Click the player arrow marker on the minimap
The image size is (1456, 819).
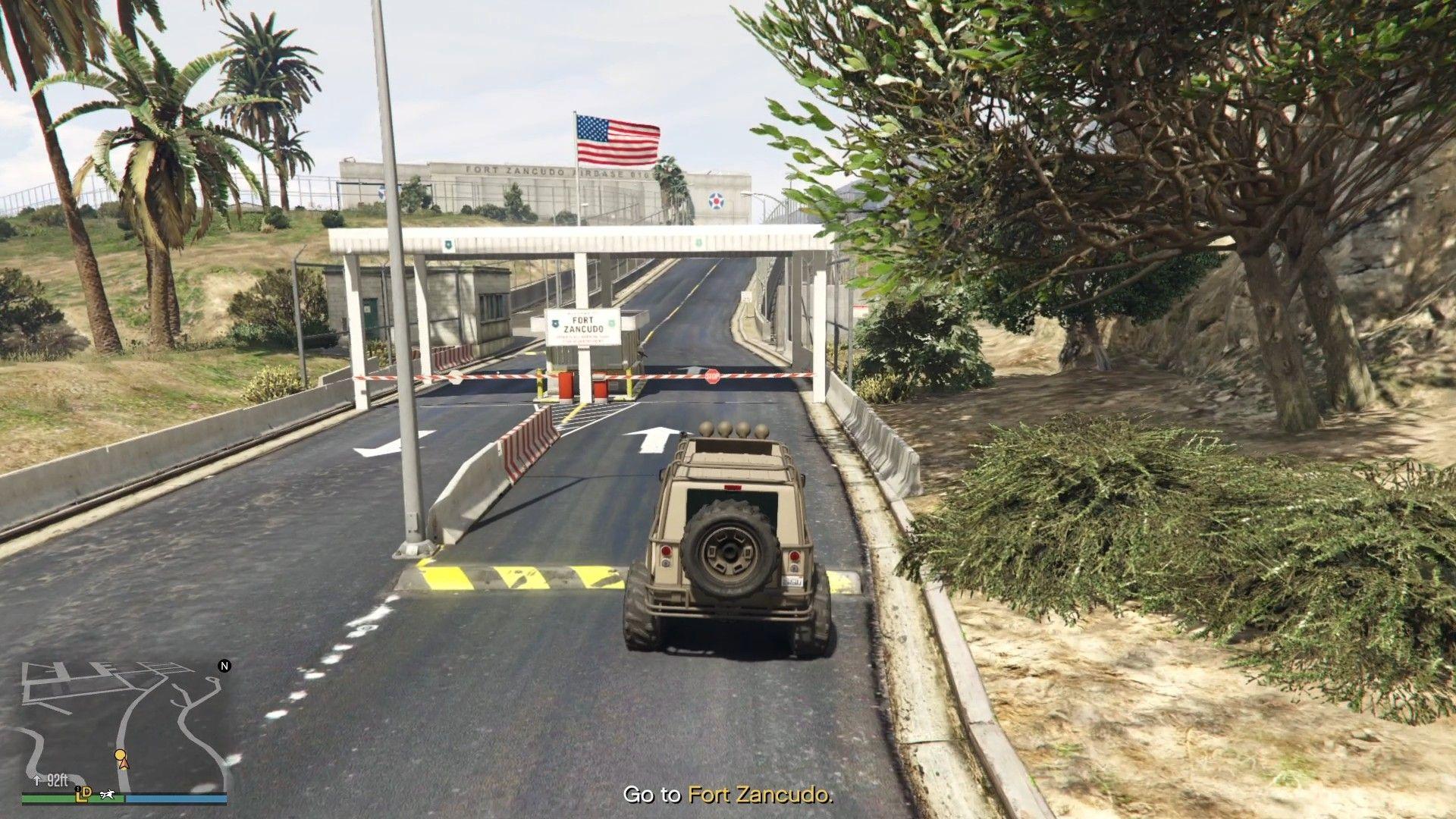coord(124,764)
